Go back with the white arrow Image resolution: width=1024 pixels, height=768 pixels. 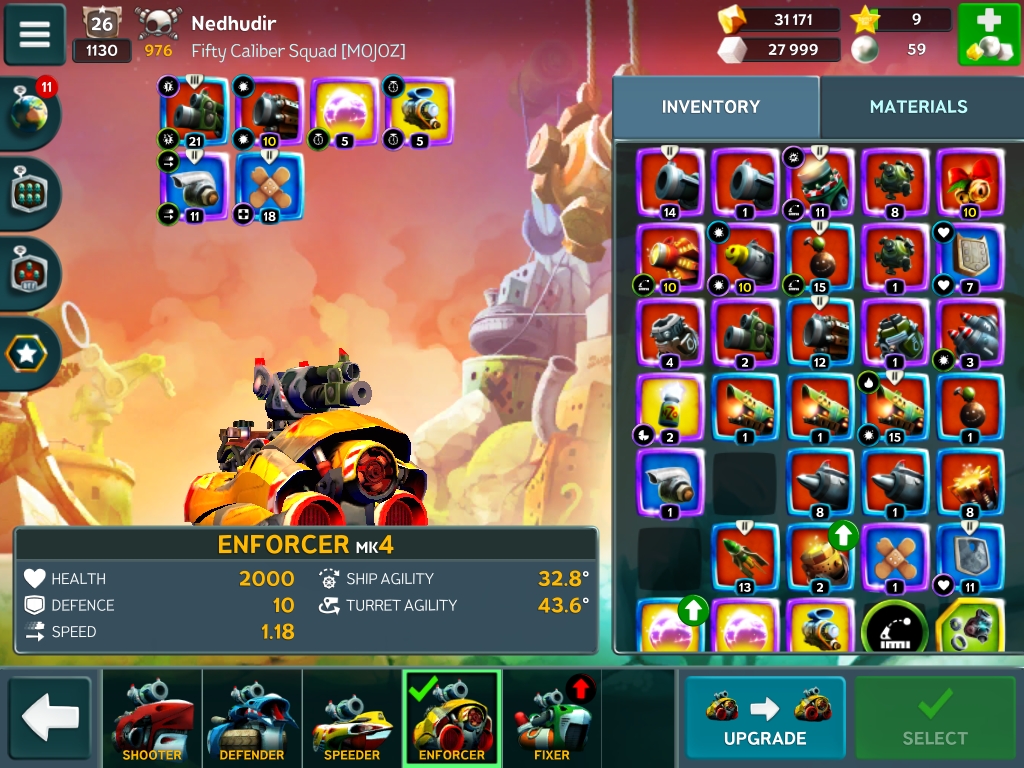[x=50, y=717]
